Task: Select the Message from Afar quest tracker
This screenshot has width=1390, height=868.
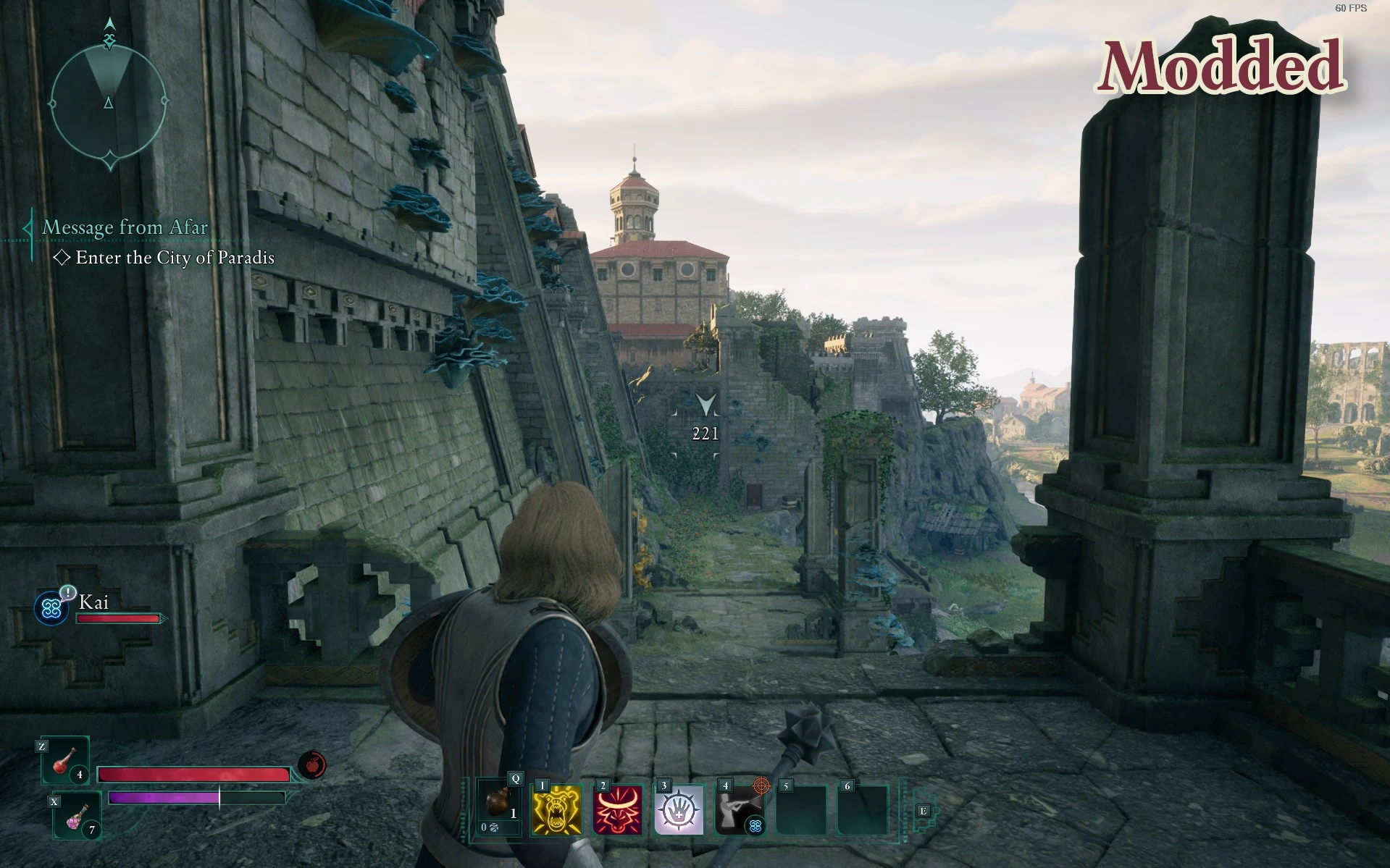Action: [125, 227]
